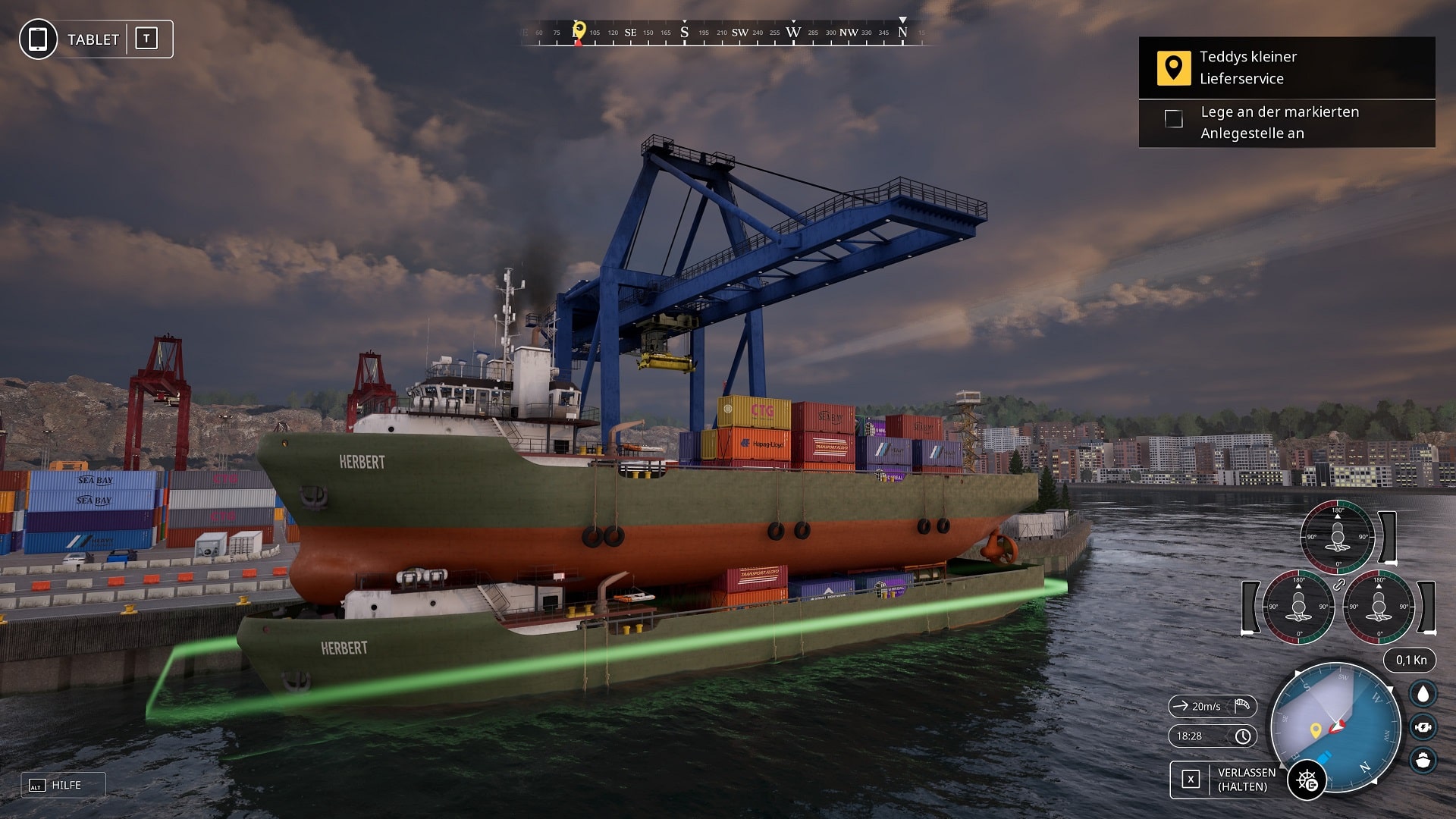The width and height of the screenshot is (1456, 819).
Task: Click the yellow waypoint marker on compass bar
Action: (579, 30)
